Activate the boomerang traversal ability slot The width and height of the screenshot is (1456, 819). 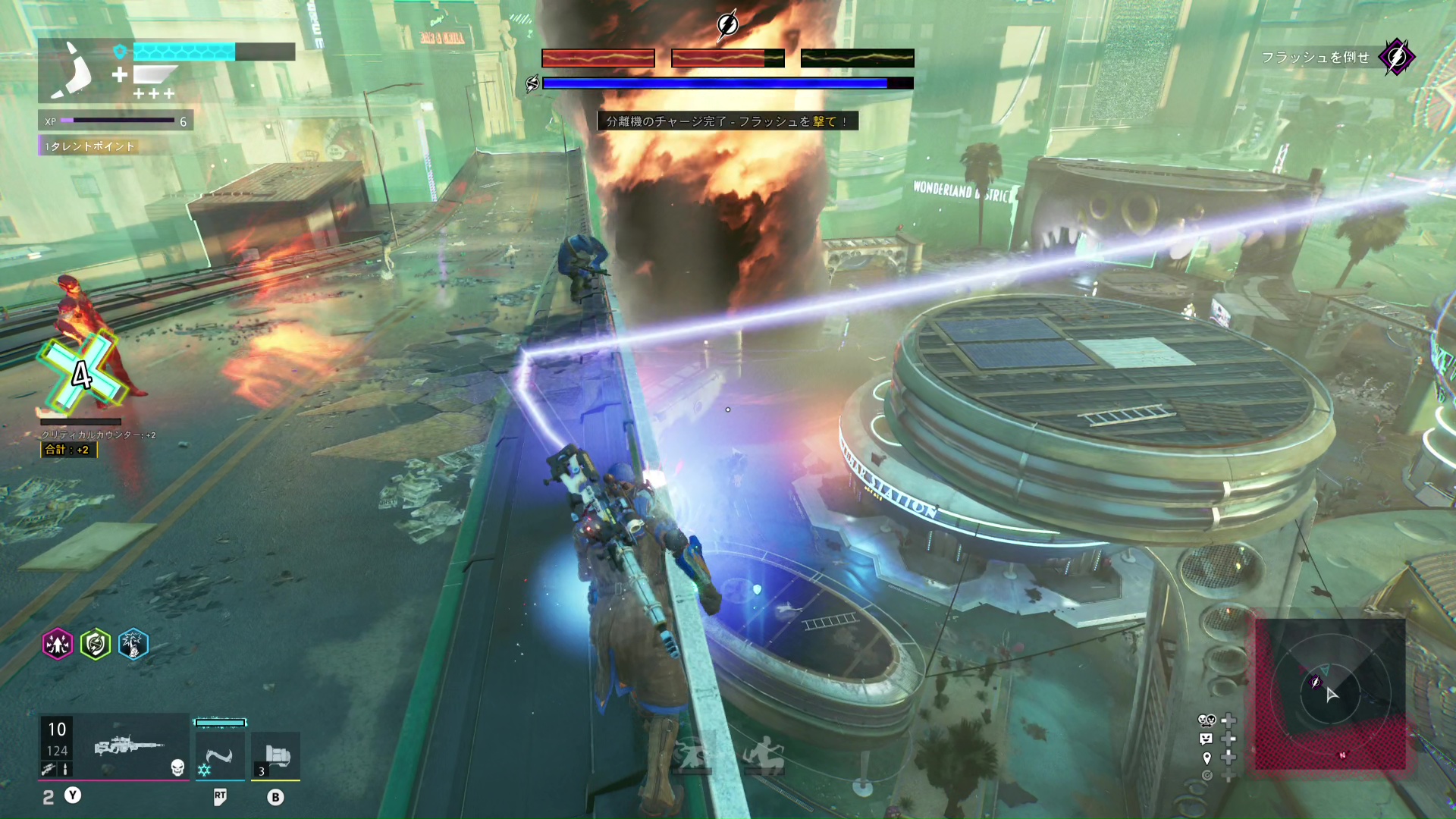click(x=220, y=756)
